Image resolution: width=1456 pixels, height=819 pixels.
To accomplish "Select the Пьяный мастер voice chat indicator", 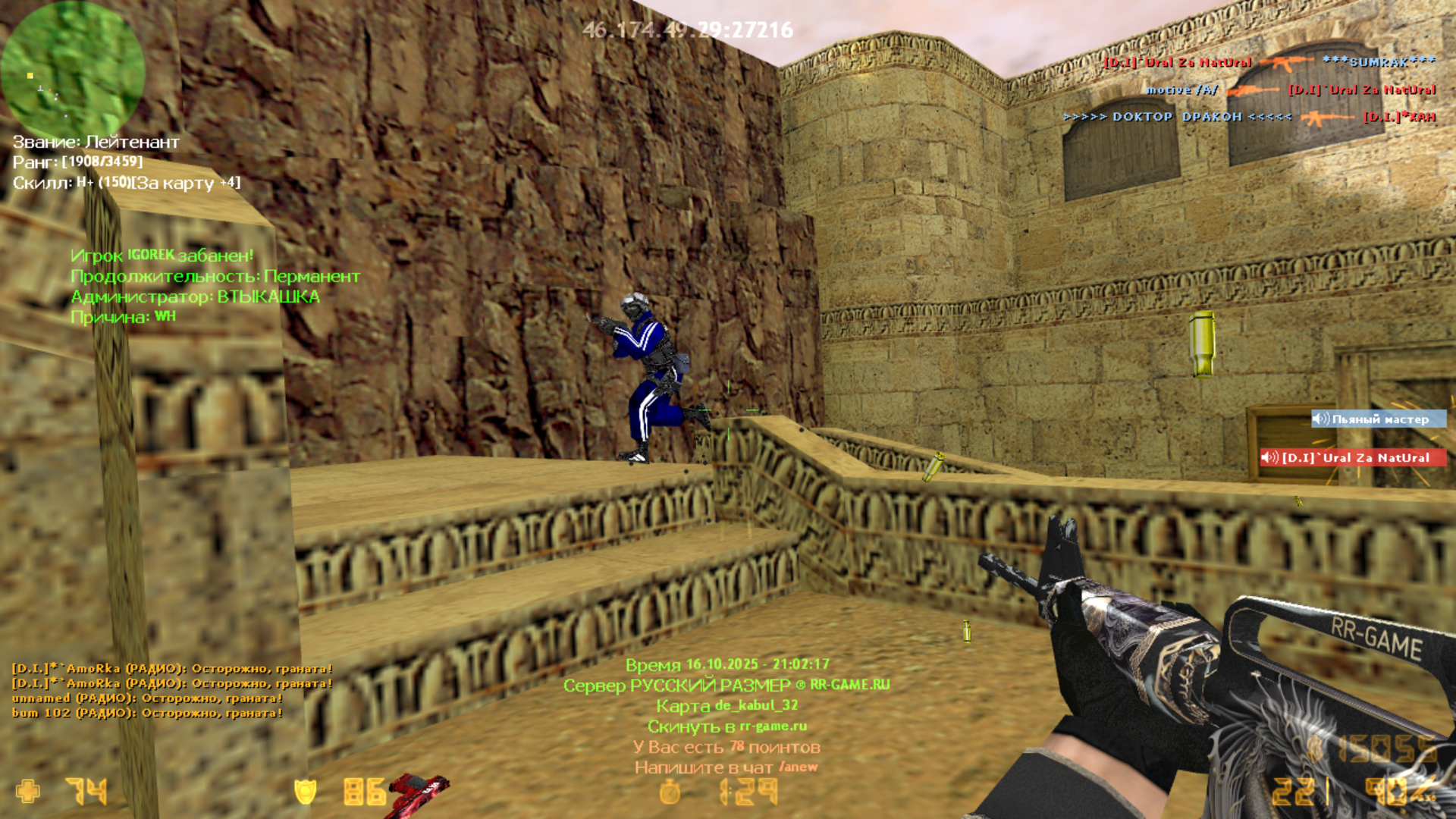I will point(1378,419).
